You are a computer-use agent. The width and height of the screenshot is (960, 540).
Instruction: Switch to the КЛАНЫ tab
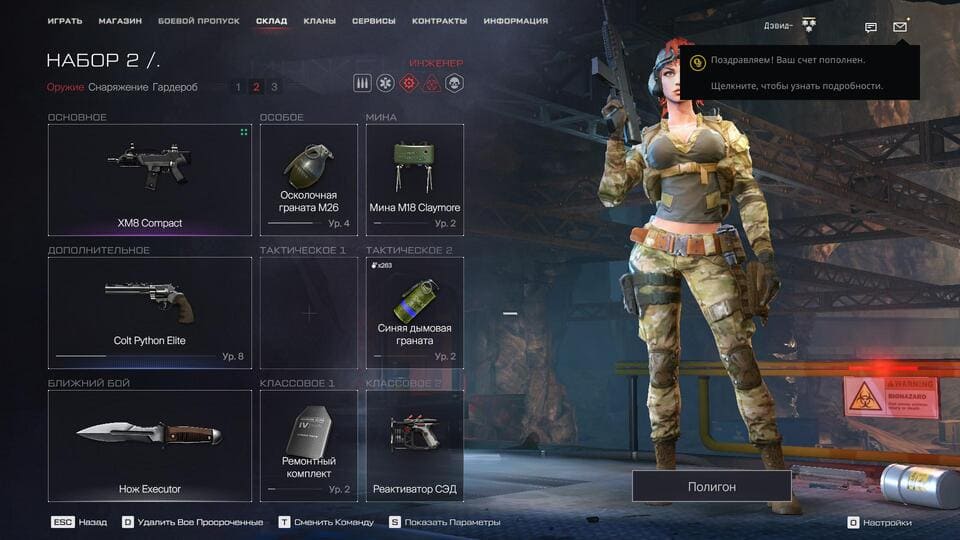(320, 21)
